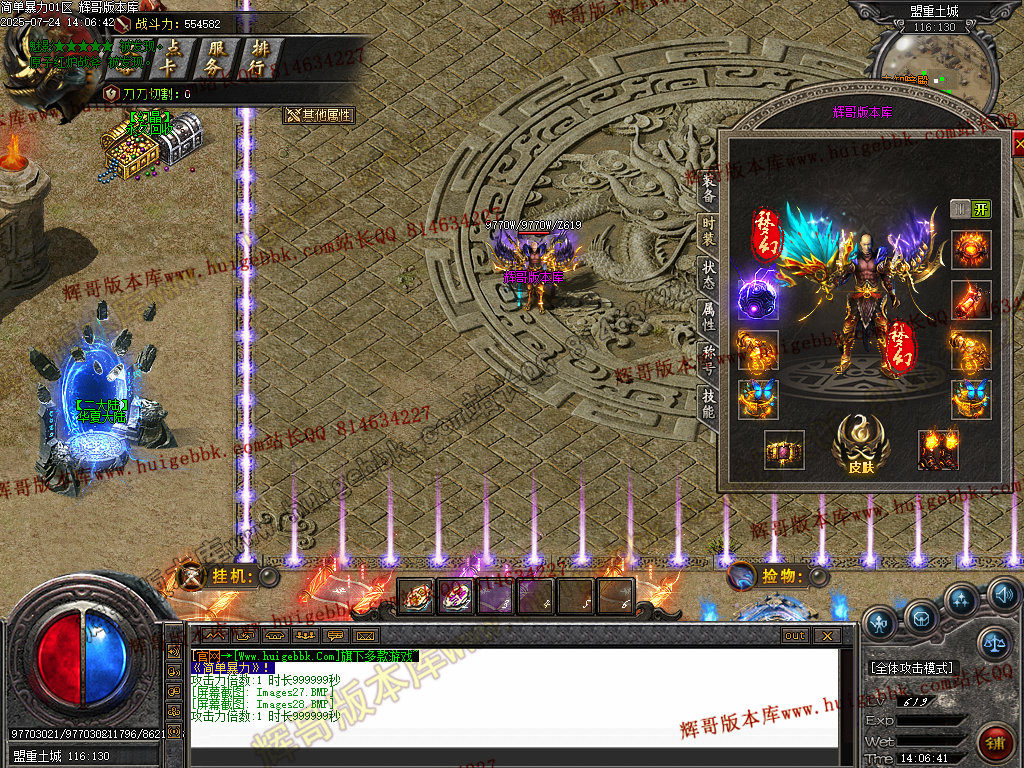Close the character equipment panel
The height and width of the screenshot is (768, 1024).
tap(1018, 146)
